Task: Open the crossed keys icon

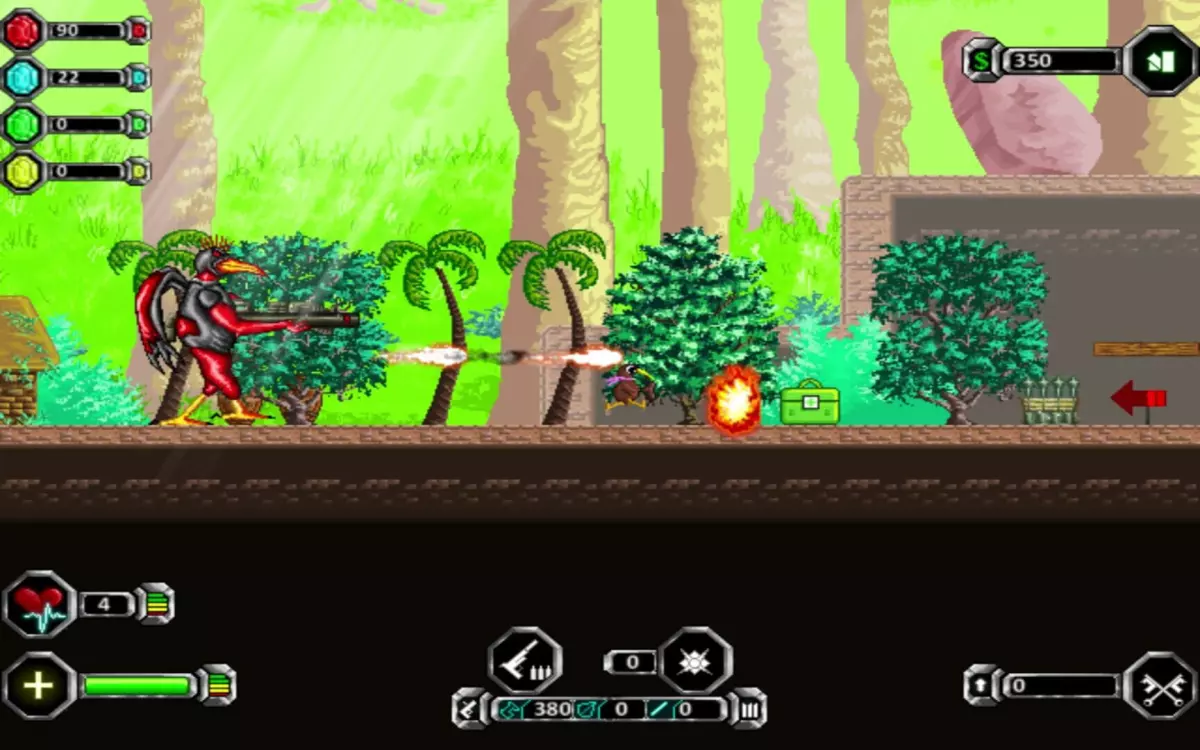Action: 1160,686
